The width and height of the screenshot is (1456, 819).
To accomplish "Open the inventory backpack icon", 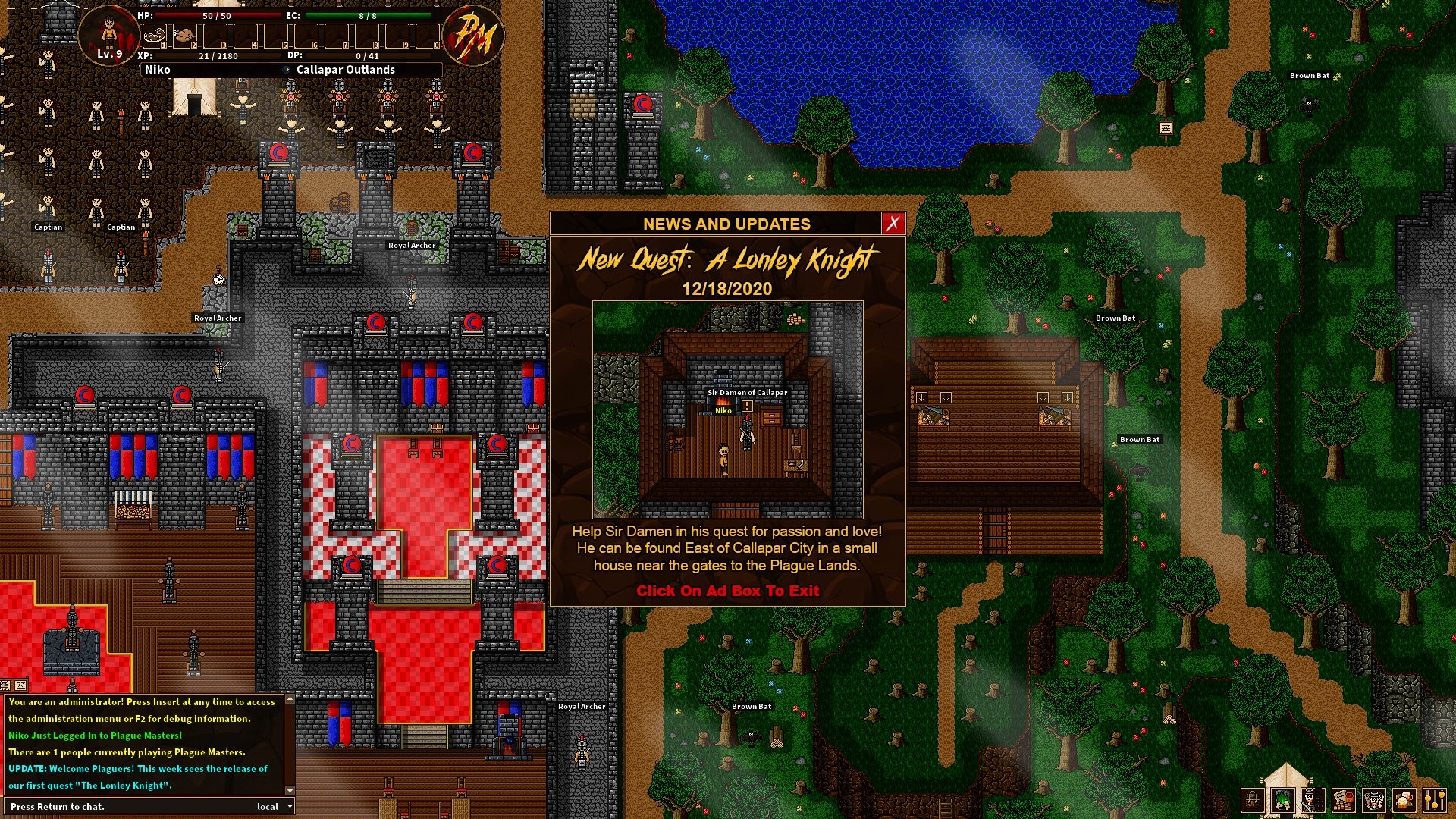I will pyautogui.click(x=1252, y=800).
